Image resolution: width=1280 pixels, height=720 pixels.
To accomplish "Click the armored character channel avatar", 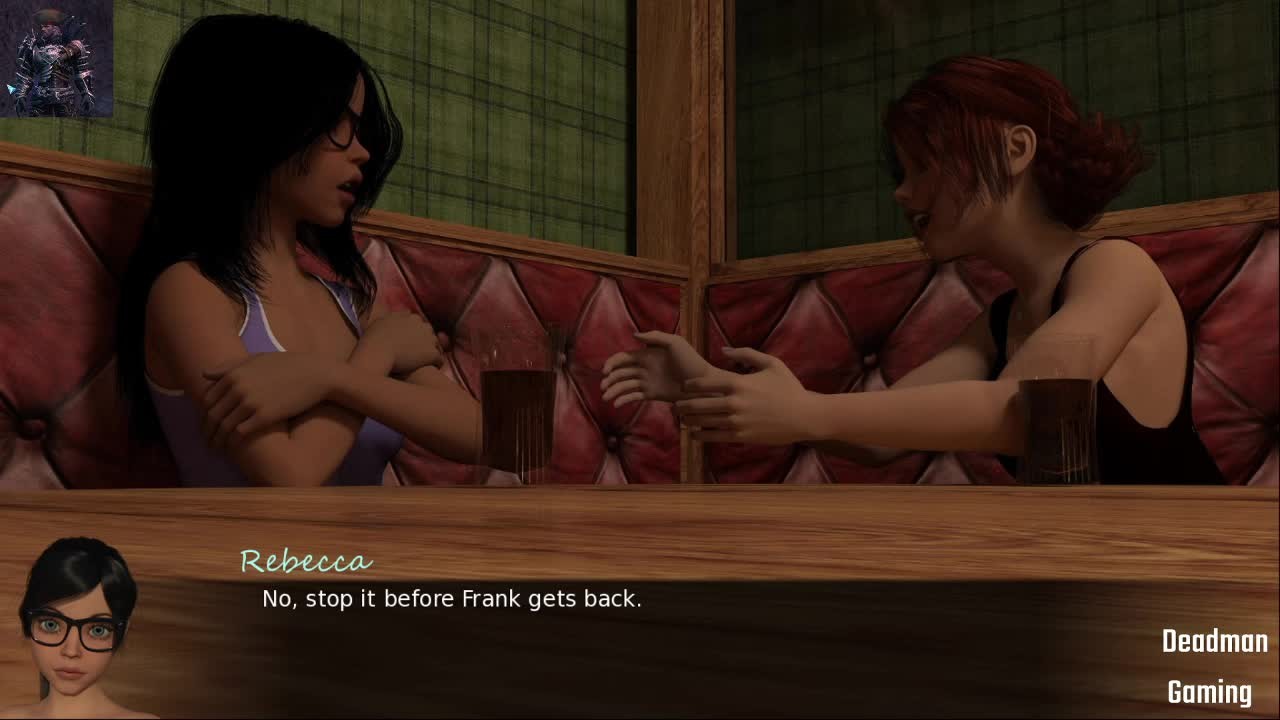I will coord(57,58).
